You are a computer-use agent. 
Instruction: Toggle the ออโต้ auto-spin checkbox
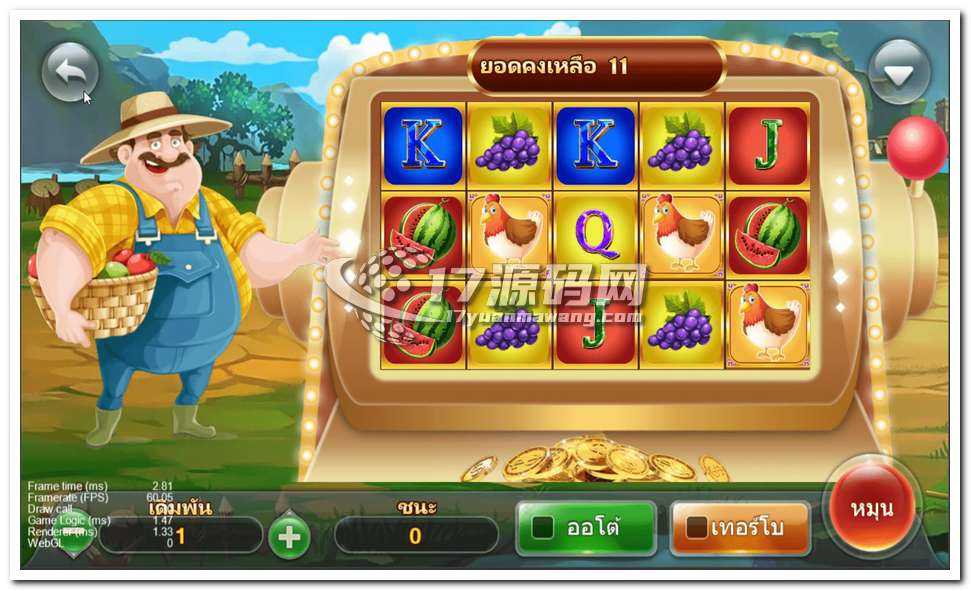pyautogui.click(x=543, y=527)
